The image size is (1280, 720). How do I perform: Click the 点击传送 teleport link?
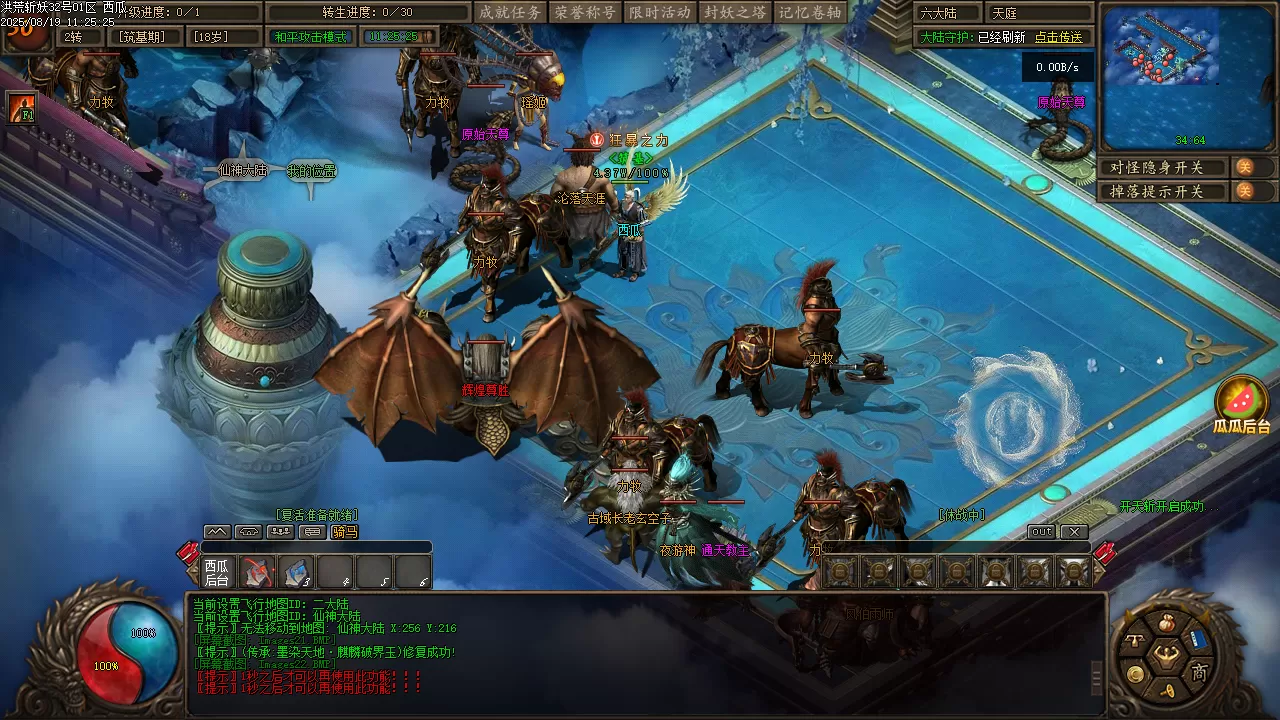pyautogui.click(x=1058, y=37)
